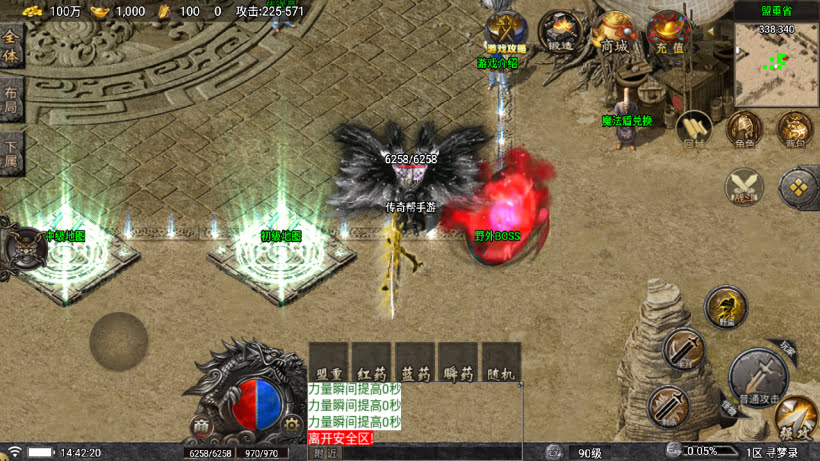Use the 红药 red potion slot

(x=371, y=363)
